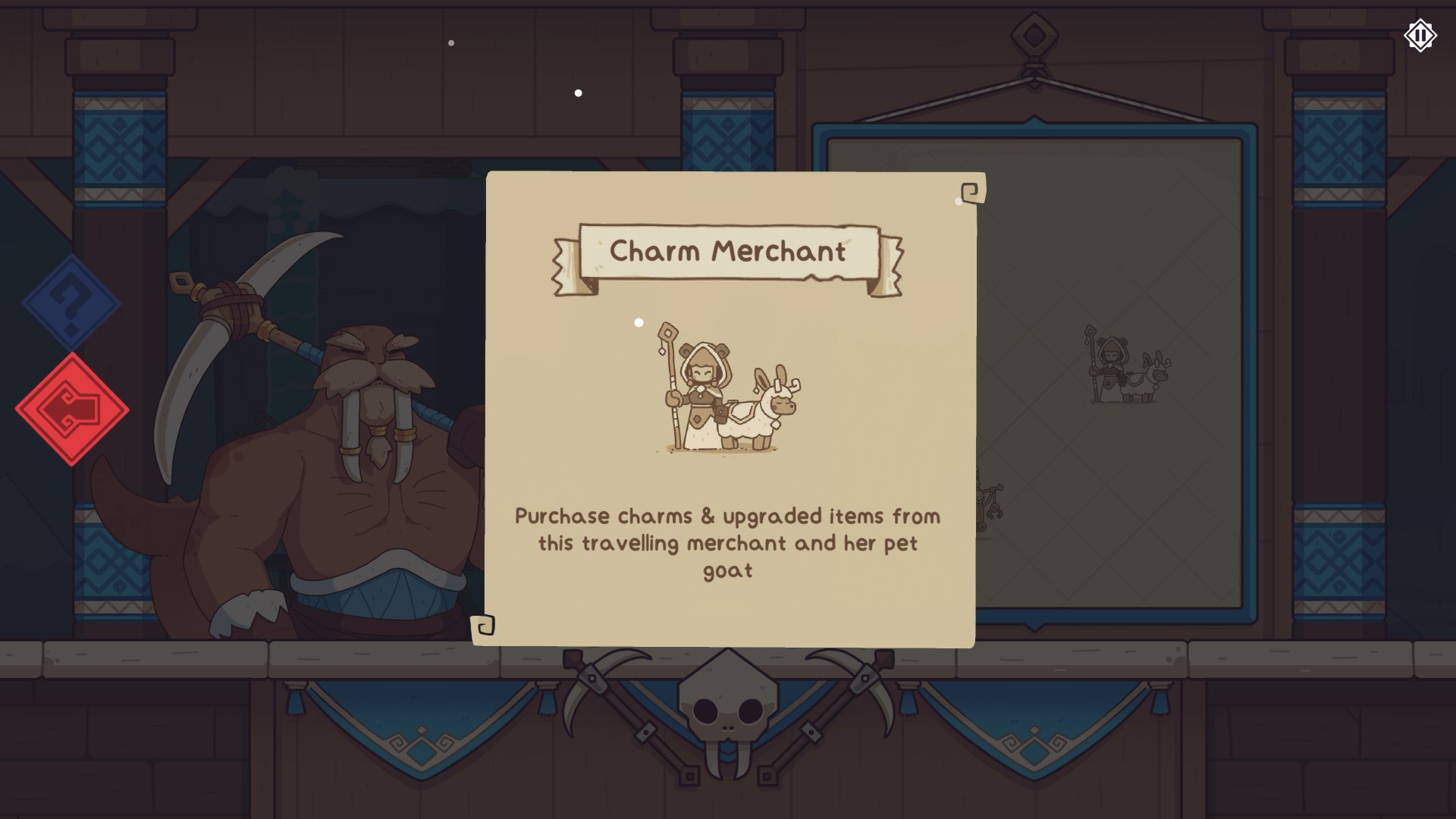Click the pause icon in the top-right corner
Screen dimensions: 1456x819
pyautogui.click(x=1420, y=35)
